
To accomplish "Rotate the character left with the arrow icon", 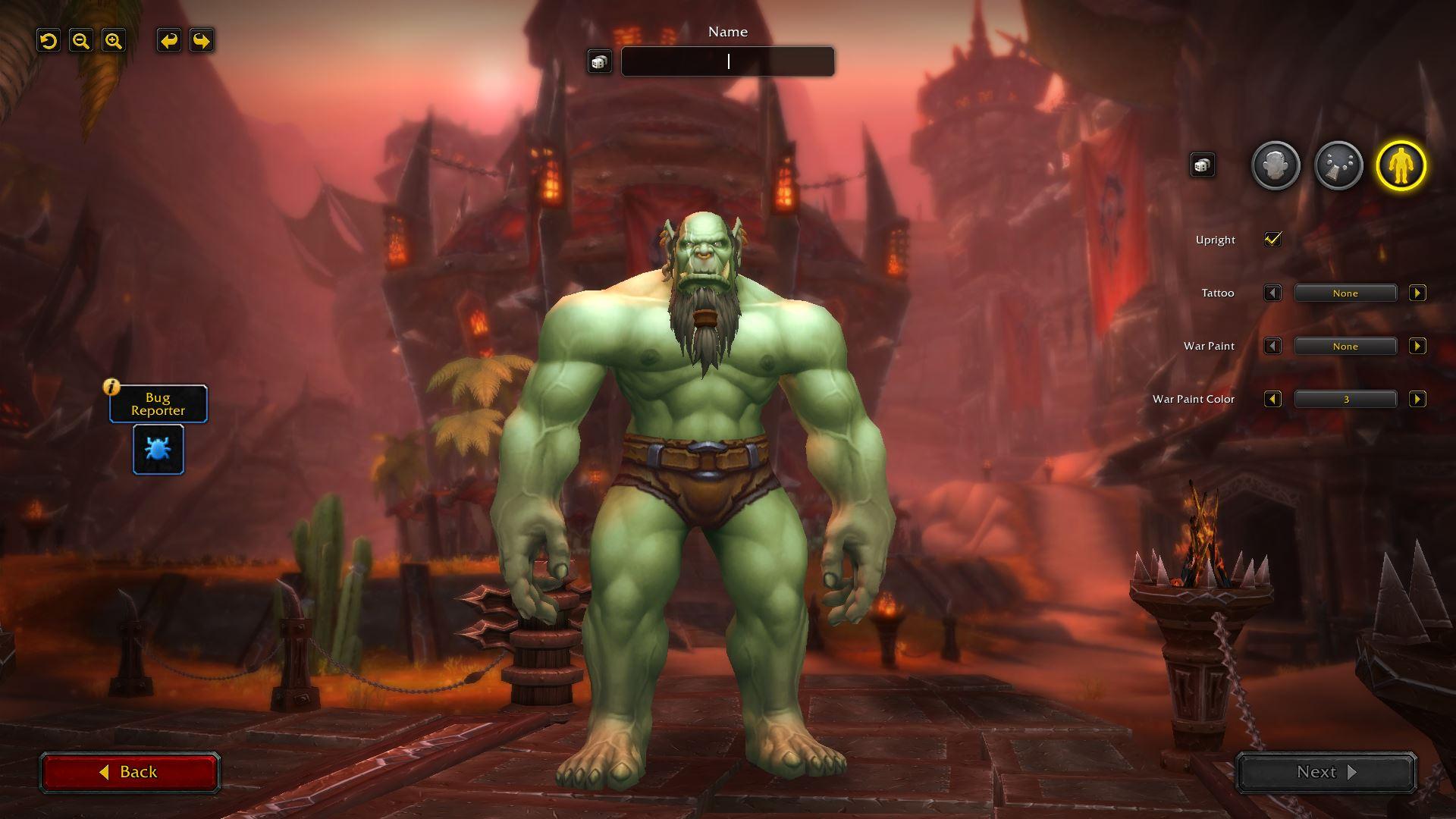I will click(168, 41).
